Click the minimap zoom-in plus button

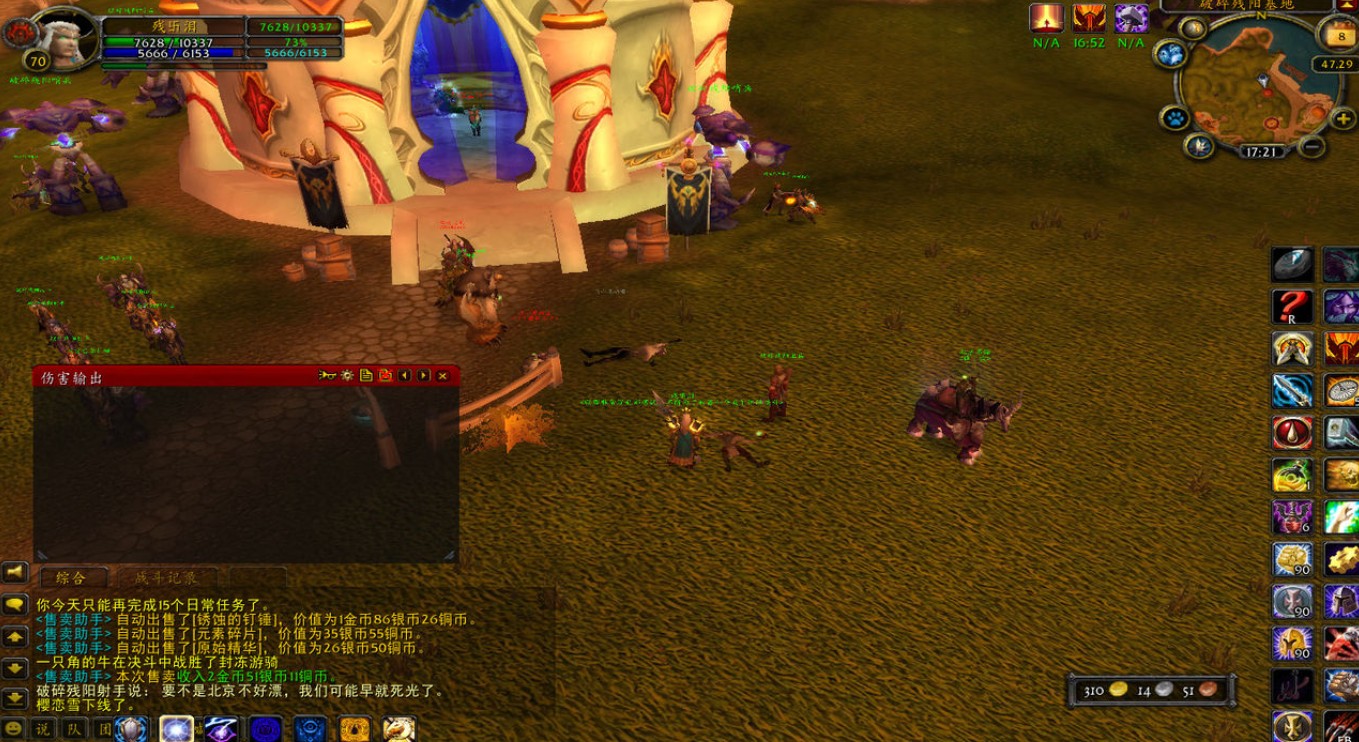[x=1343, y=118]
